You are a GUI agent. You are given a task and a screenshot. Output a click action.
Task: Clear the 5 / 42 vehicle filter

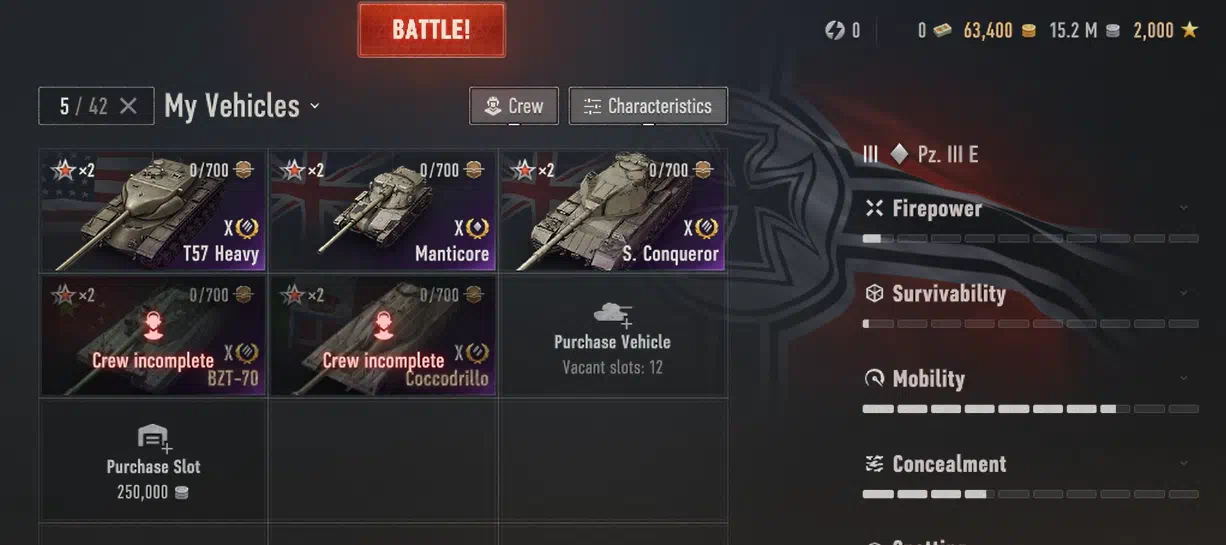[128, 106]
